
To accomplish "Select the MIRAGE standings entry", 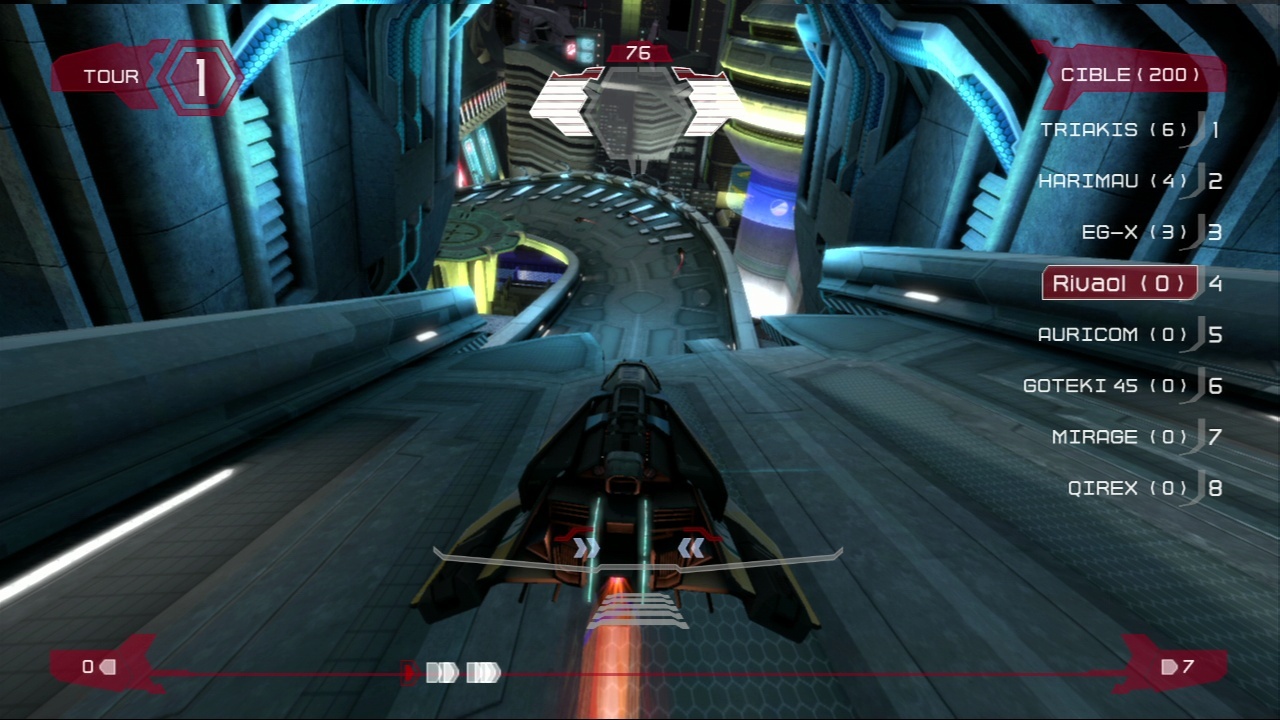I will [x=1120, y=436].
